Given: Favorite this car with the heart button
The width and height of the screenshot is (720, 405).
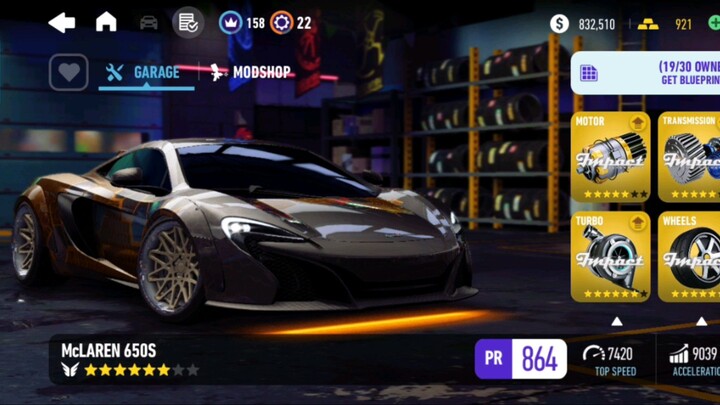Looking at the screenshot, I should (68, 72).
